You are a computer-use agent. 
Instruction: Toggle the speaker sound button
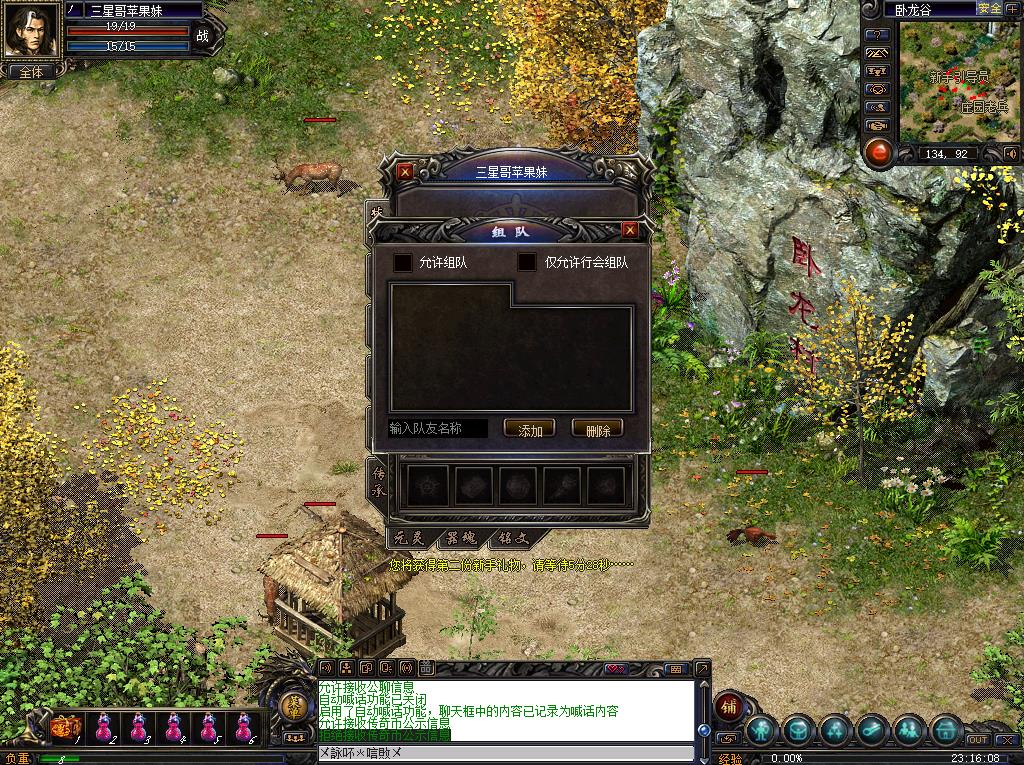[x=1011, y=153]
